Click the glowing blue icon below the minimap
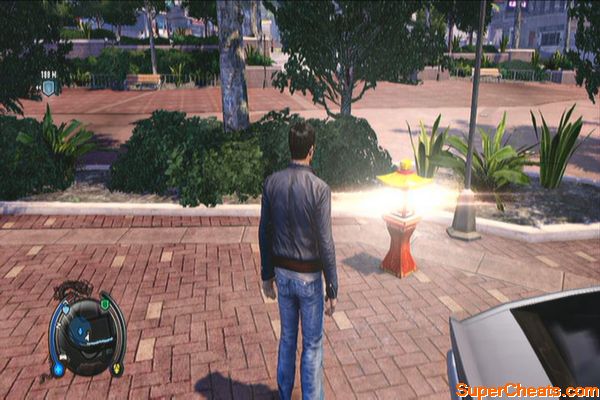This screenshot has width=600, height=400. pyautogui.click(x=59, y=369)
